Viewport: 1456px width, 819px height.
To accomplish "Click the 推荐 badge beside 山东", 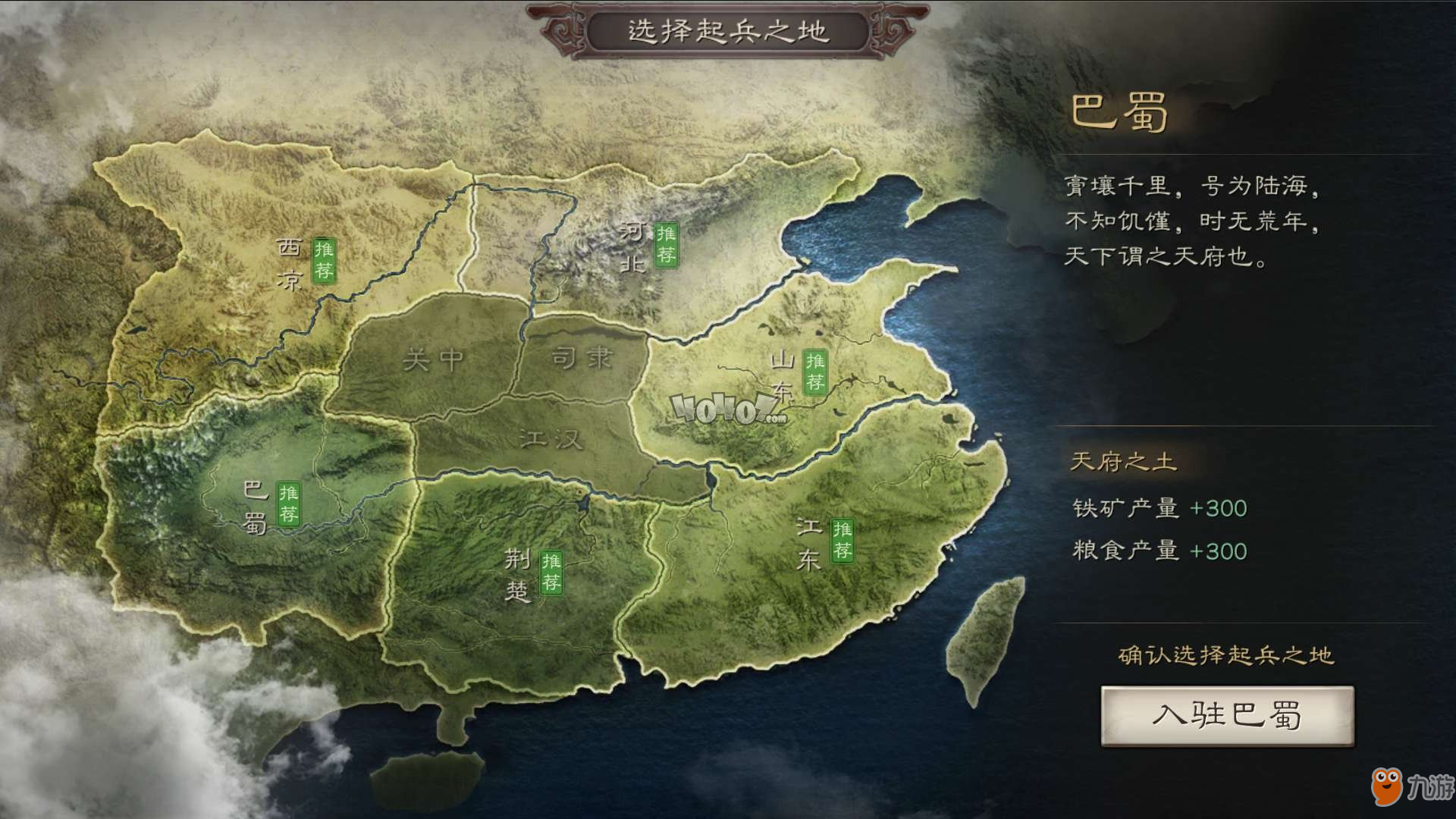I will pos(815,372).
